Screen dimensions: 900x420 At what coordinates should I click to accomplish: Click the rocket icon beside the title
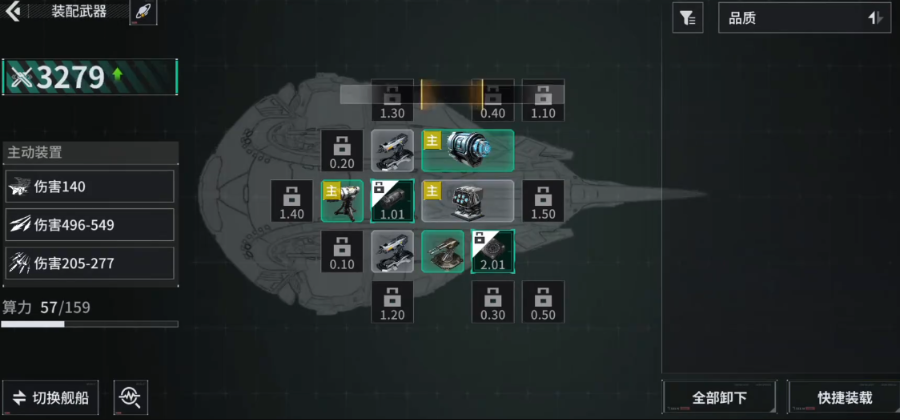(x=142, y=12)
